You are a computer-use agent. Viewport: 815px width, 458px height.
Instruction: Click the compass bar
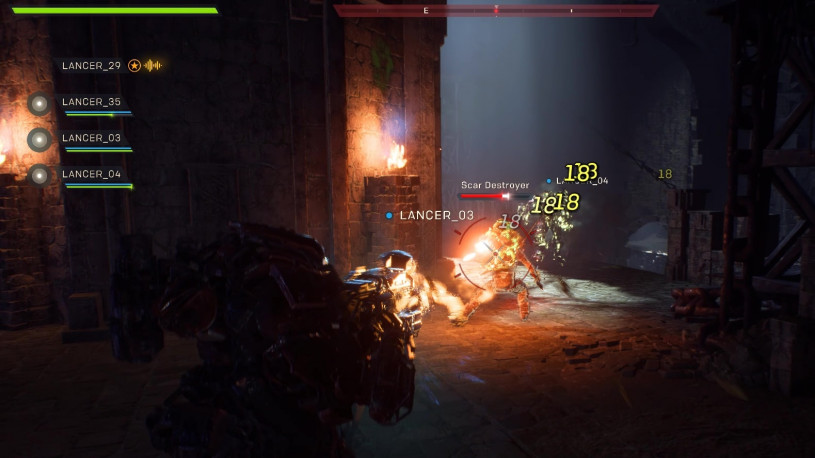point(496,10)
